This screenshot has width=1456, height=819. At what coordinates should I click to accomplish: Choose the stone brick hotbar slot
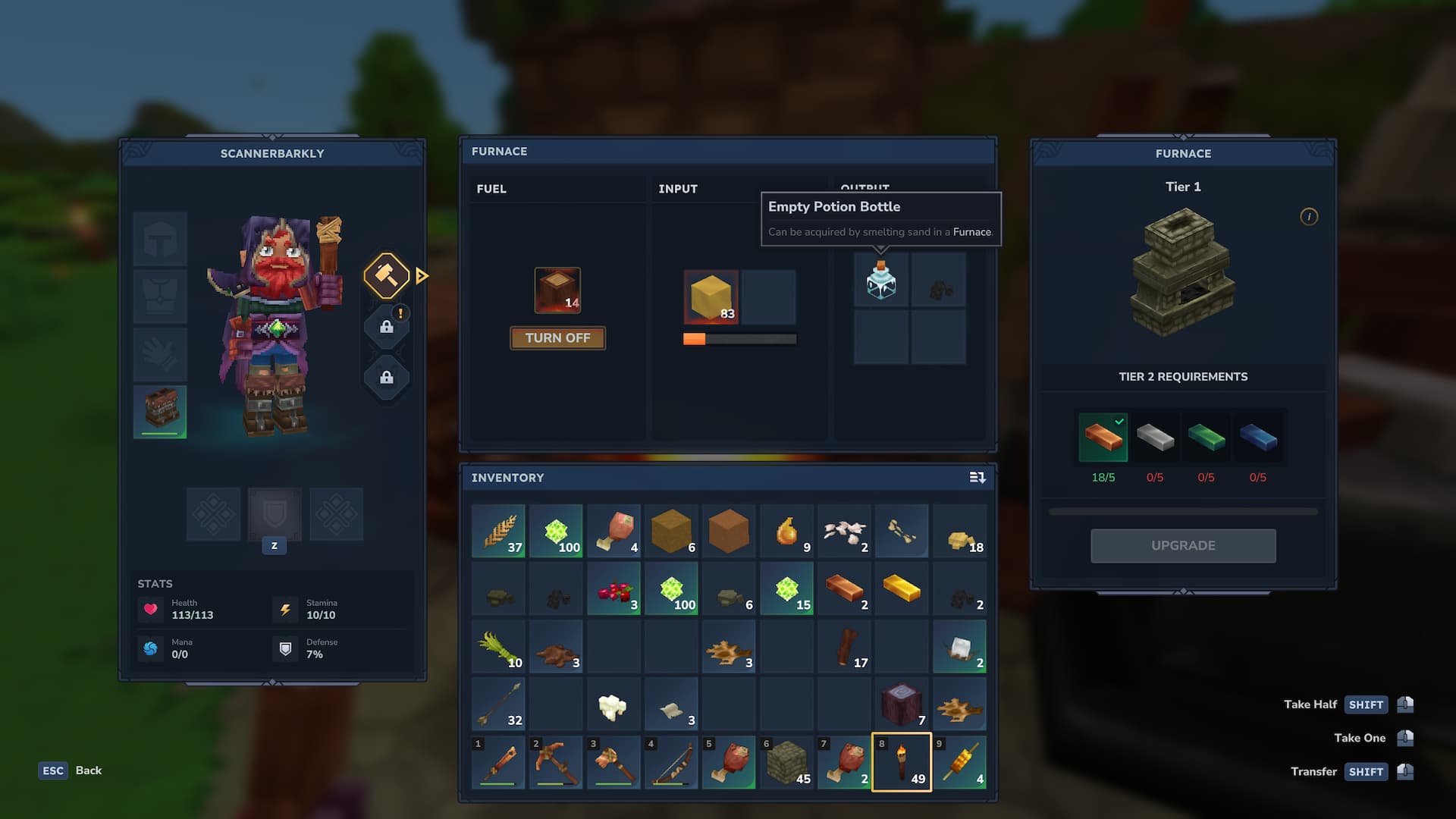[x=786, y=762]
